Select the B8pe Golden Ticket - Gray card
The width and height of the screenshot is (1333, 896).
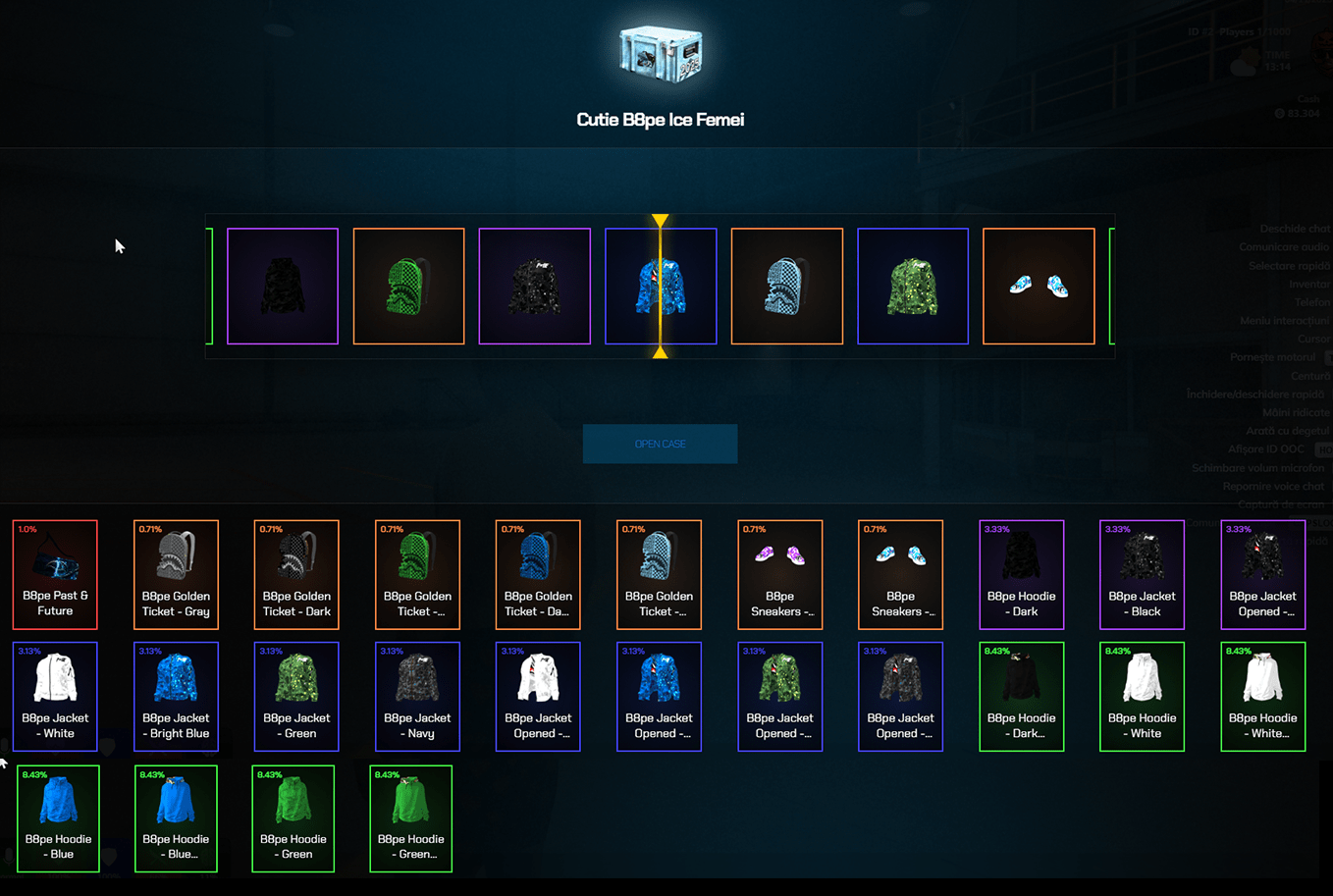click(x=175, y=574)
